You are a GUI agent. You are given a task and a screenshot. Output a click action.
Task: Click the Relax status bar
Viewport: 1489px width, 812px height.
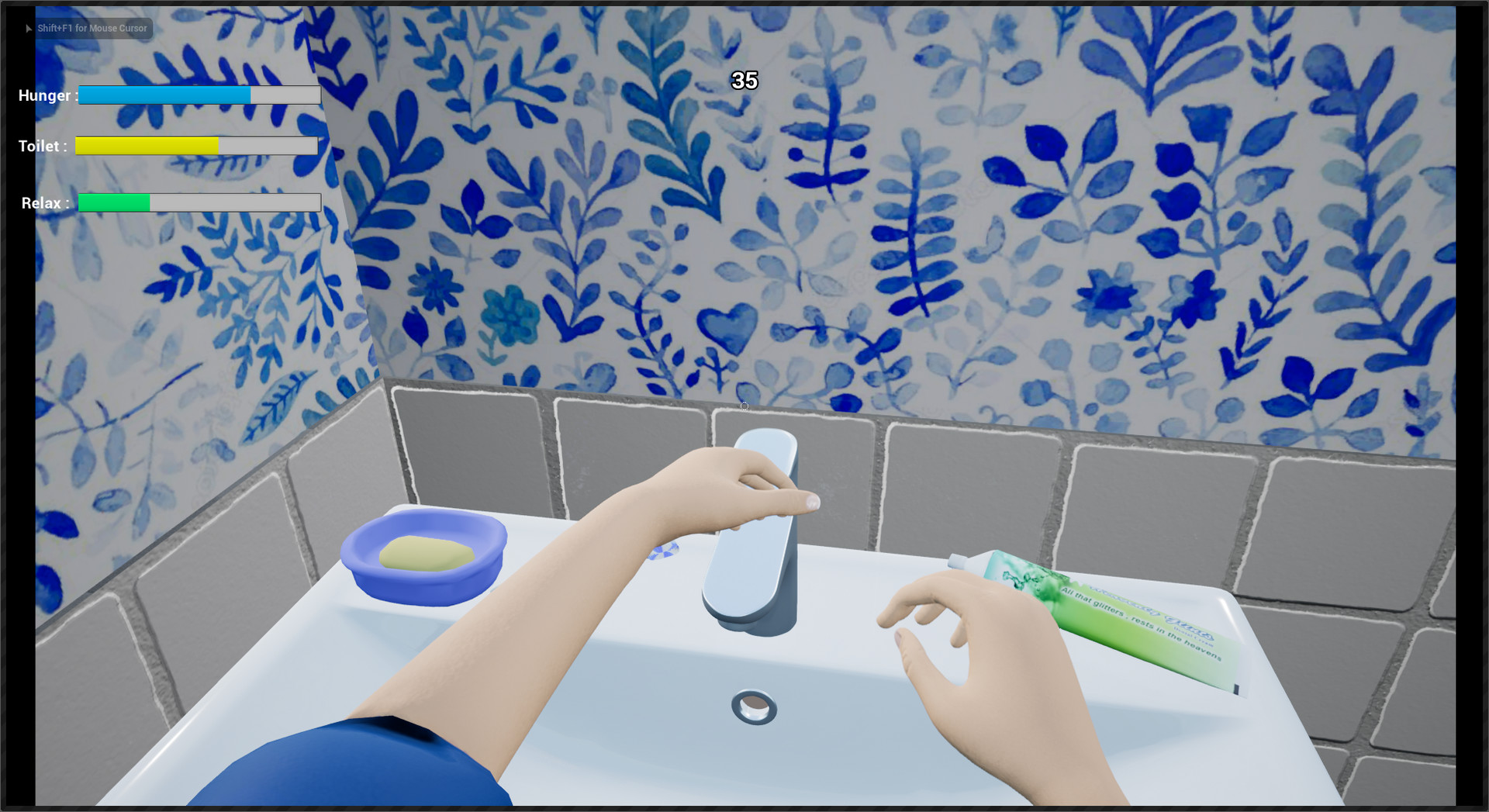tap(198, 202)
